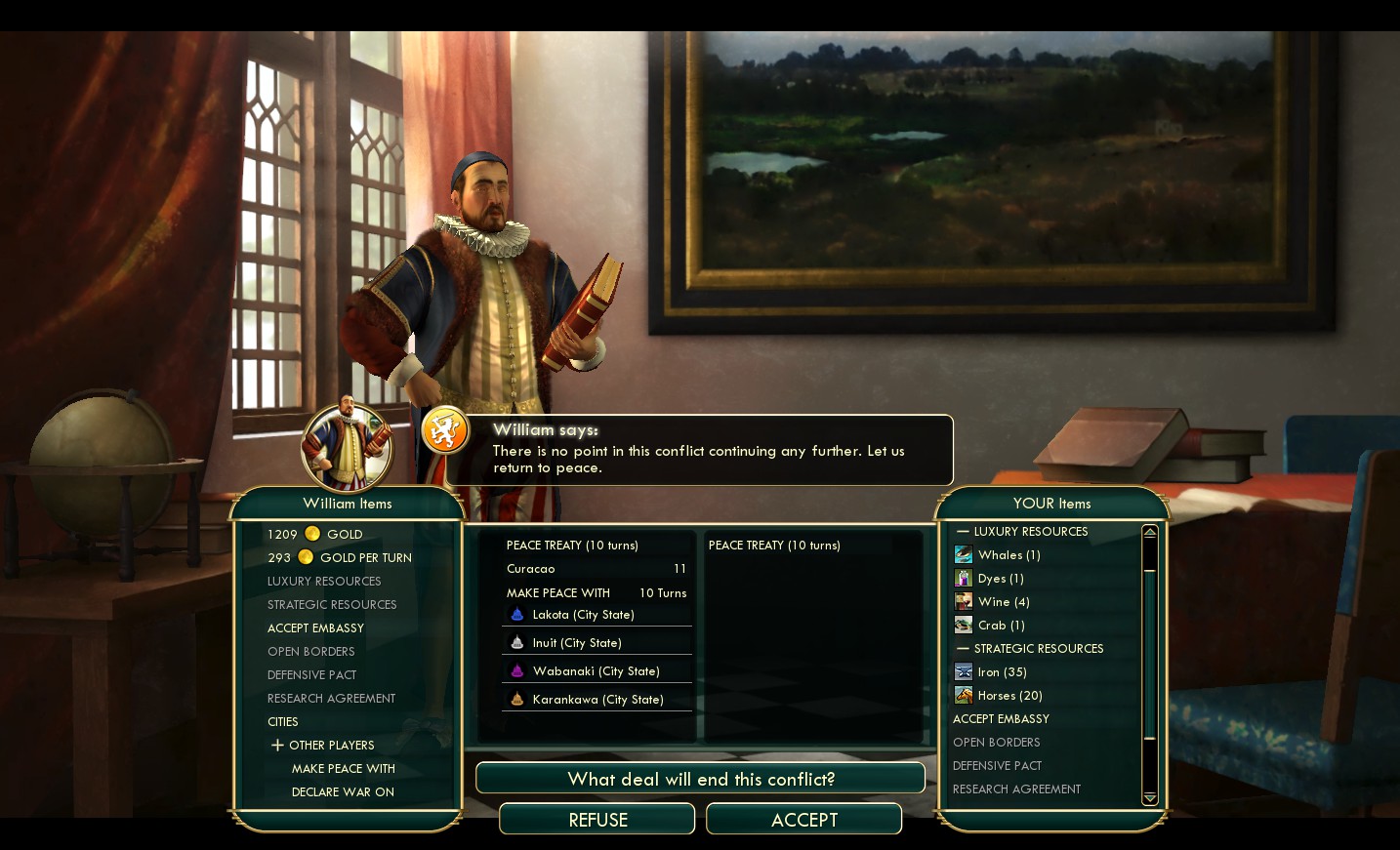Offer your Whales luxury resource
1400x850 pixels.
(x=1009, y=554)
